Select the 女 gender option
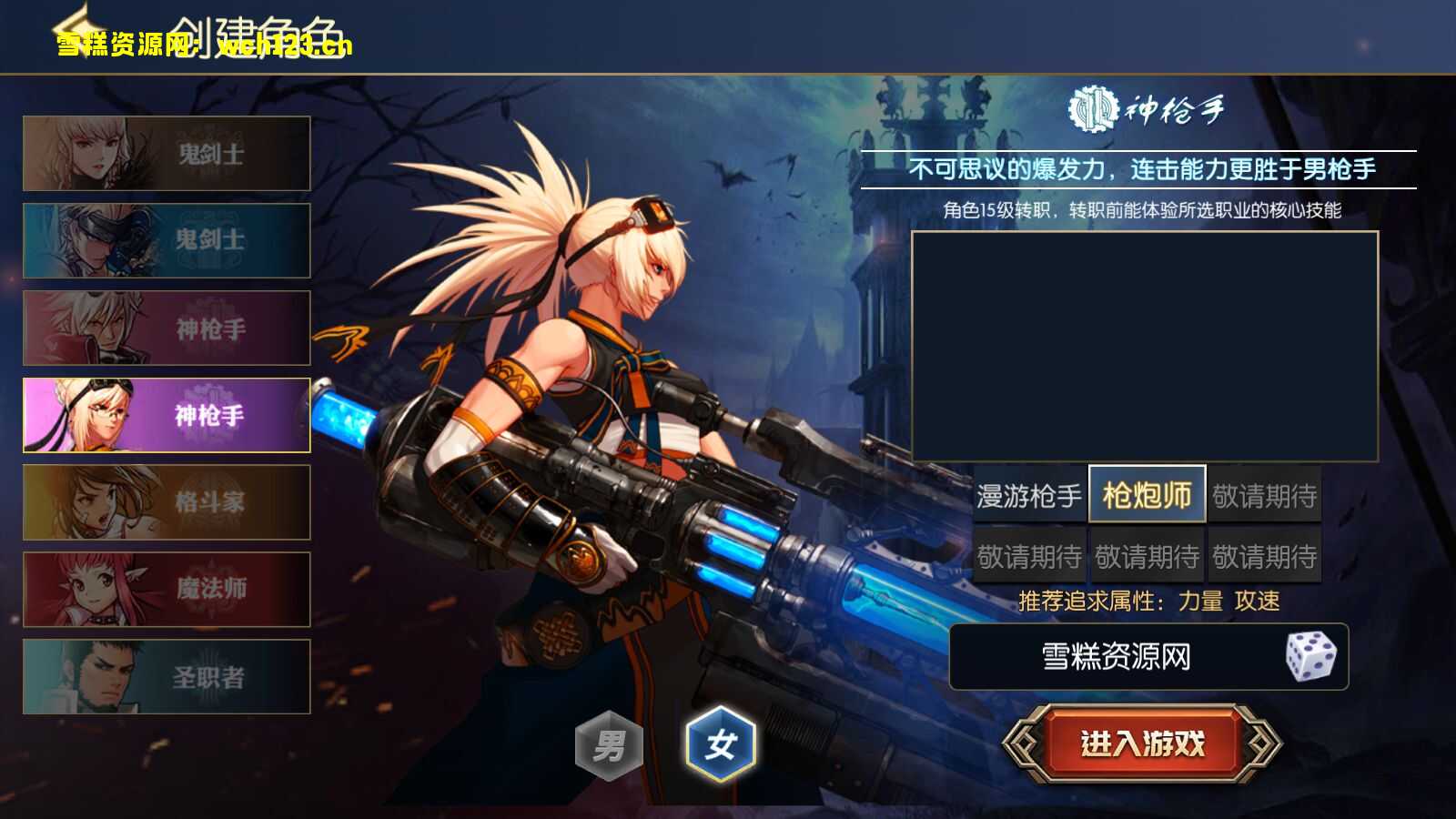Viewport: 1456px width, 819px height. click(720, 742)
